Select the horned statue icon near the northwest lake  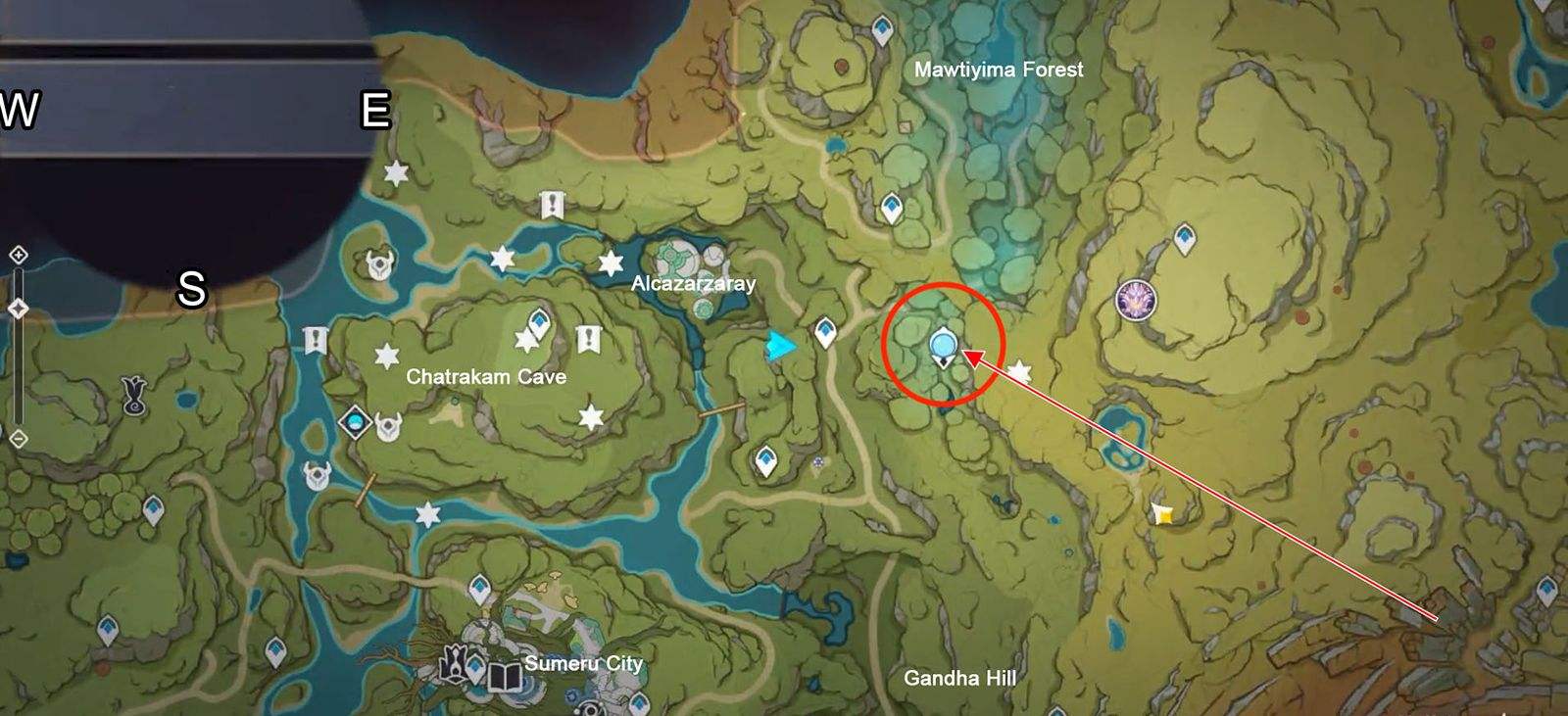(x=377, y=264)
